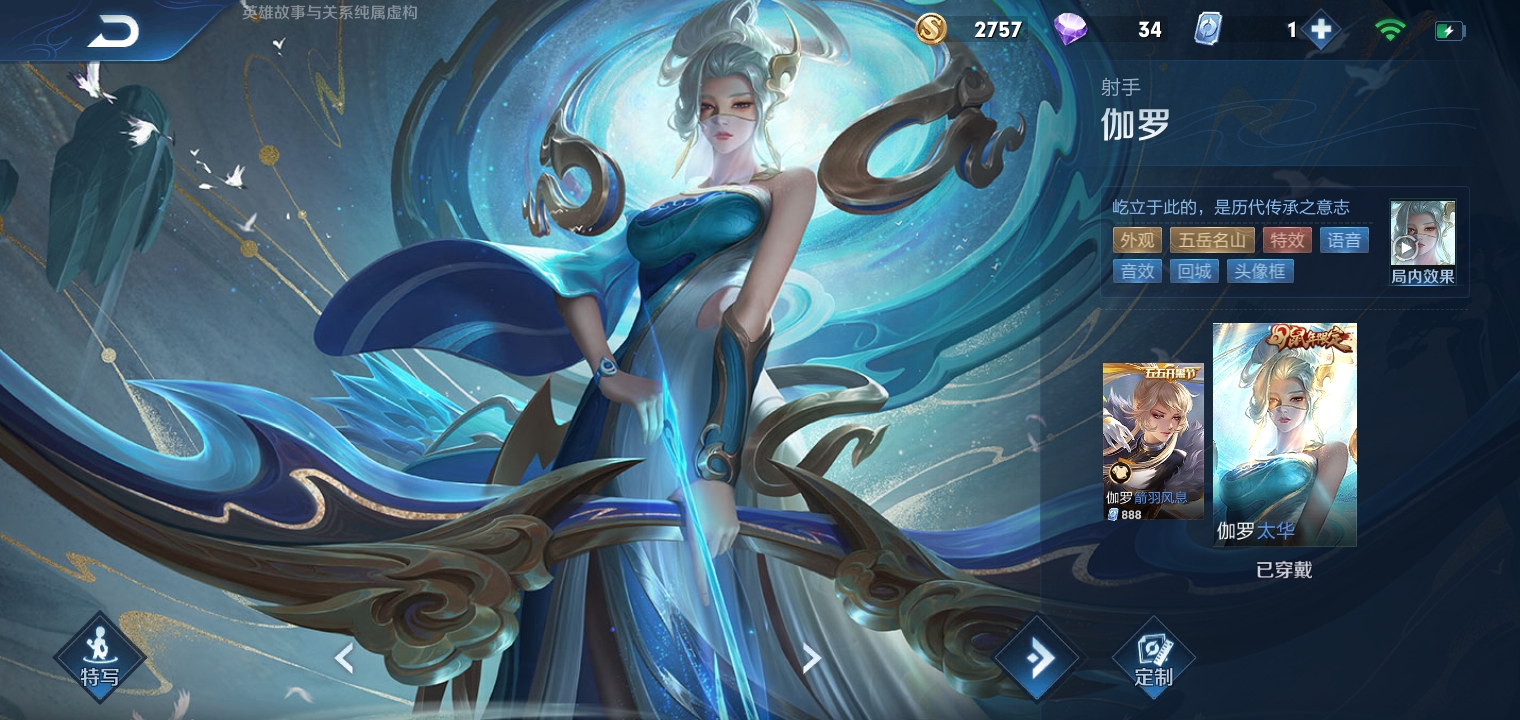Go back using the return arrow
1520x720 pixels.
pos(112,32)
